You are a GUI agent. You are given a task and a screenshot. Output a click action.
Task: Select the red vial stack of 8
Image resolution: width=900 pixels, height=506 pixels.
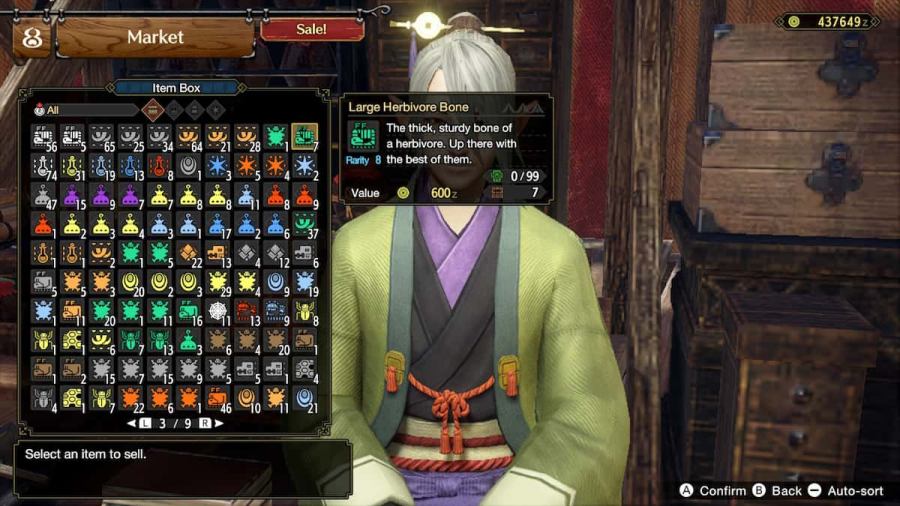pyautogui.click(x=159, y=165)
